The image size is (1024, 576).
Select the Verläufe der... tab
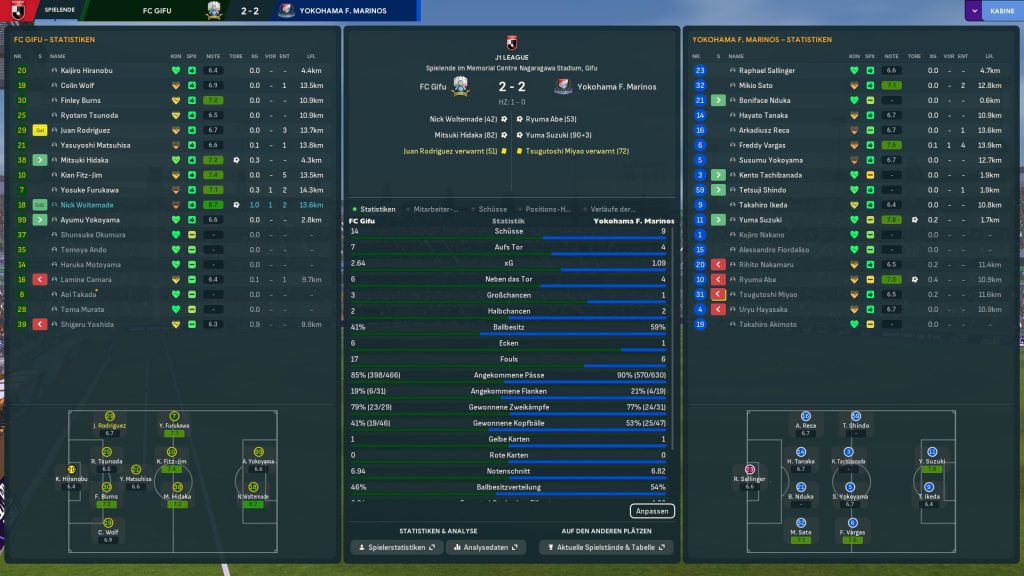coord(613,209)
